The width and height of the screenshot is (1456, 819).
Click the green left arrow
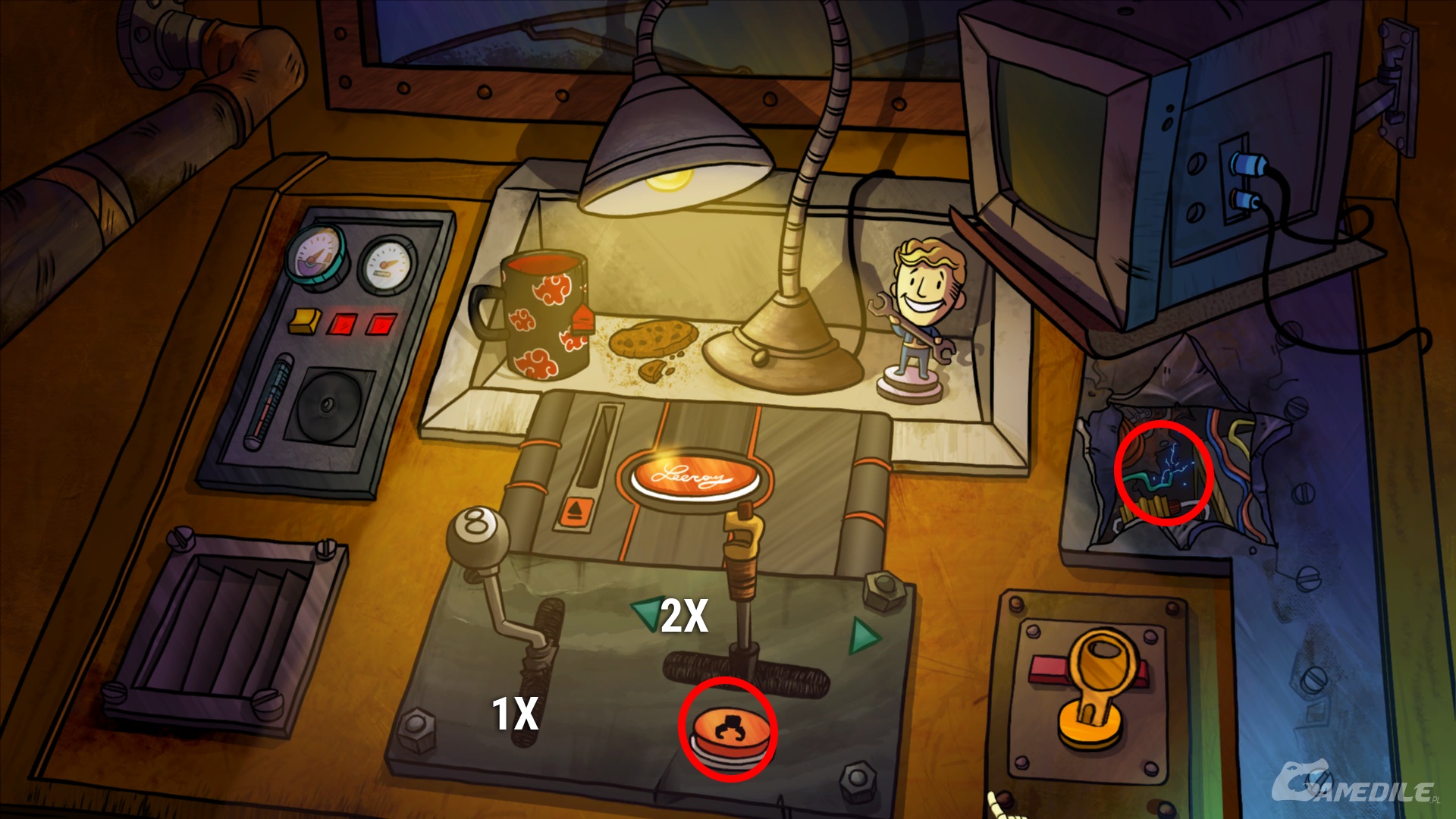tap(647, 613)
